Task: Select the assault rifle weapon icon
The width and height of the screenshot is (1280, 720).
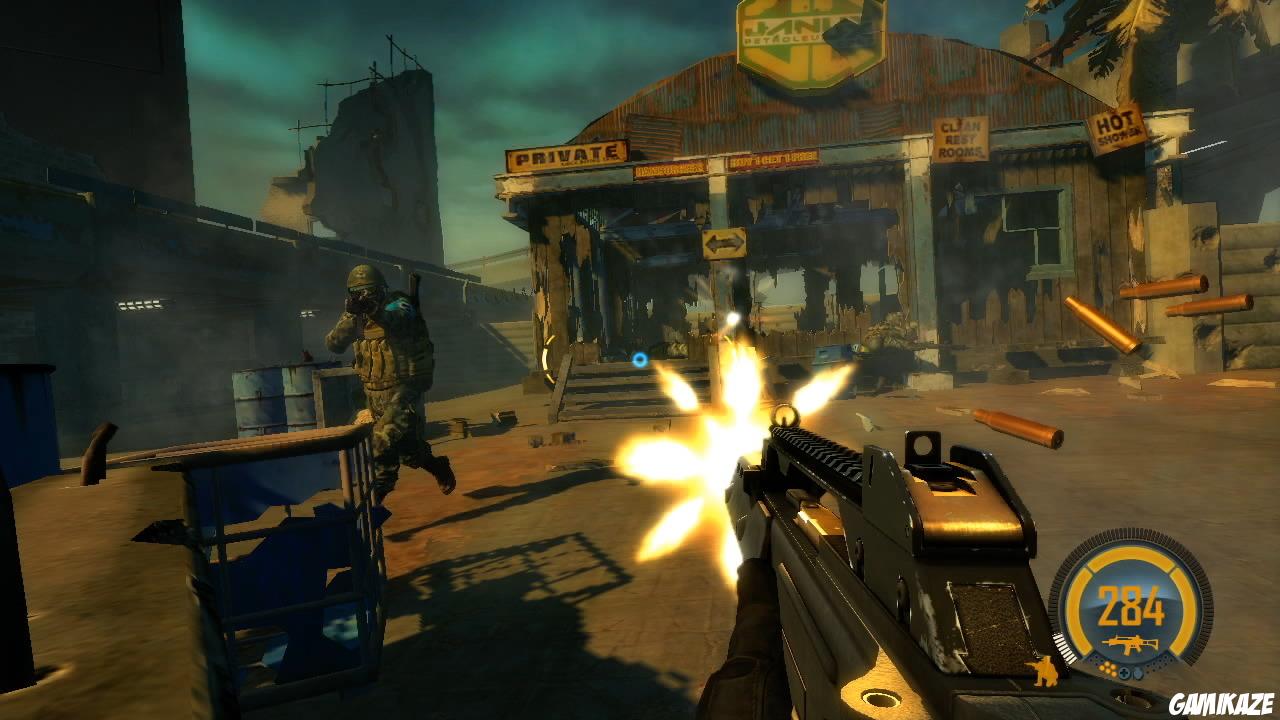Action: pyautogui.click(x=1130, y=644)
